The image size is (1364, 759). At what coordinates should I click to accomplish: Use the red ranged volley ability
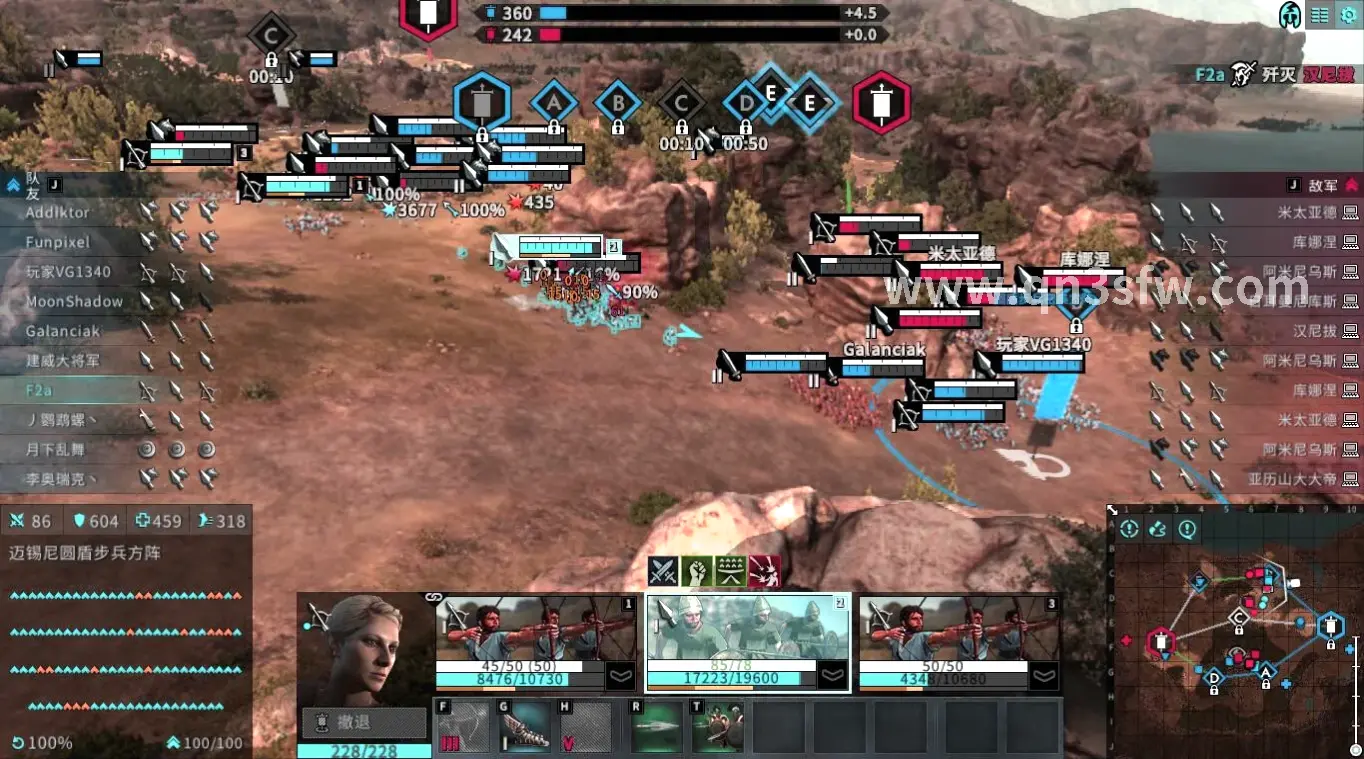click(764, 570)
